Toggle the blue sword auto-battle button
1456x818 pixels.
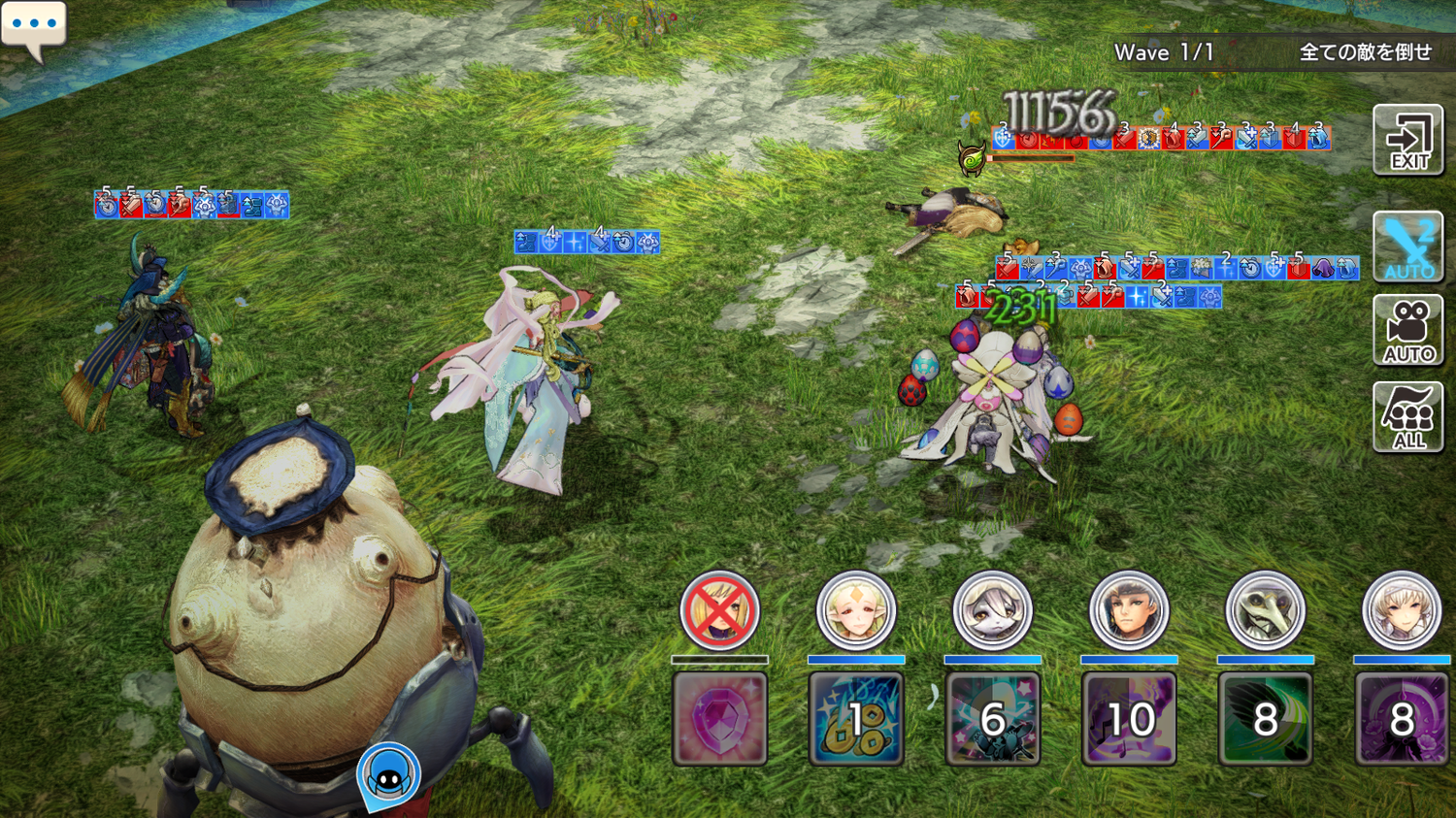[1407, 246]
